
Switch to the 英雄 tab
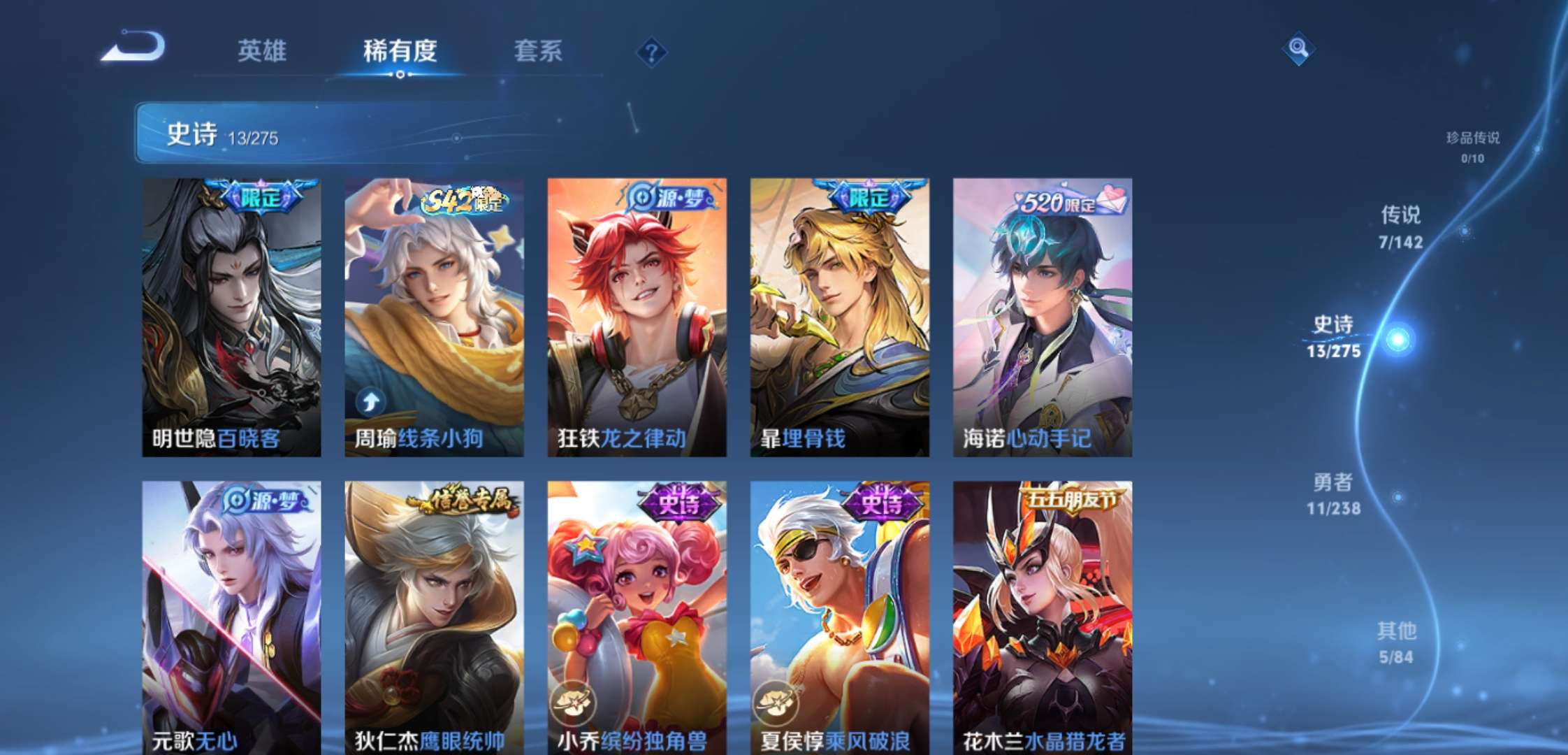click(x=263, y=50)
